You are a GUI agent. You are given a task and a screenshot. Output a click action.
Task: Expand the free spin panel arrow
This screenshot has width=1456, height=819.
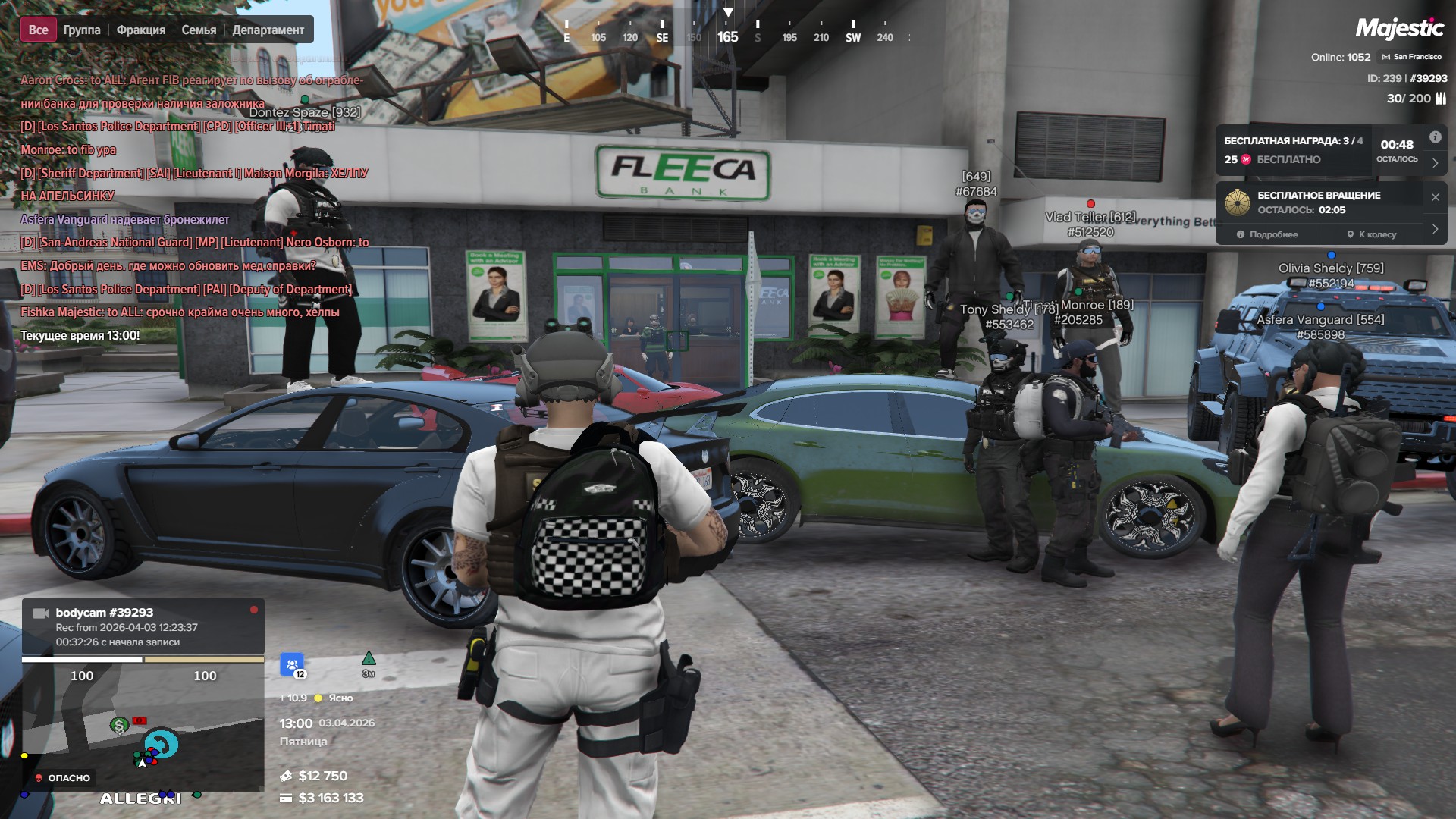pos(1435,229)
